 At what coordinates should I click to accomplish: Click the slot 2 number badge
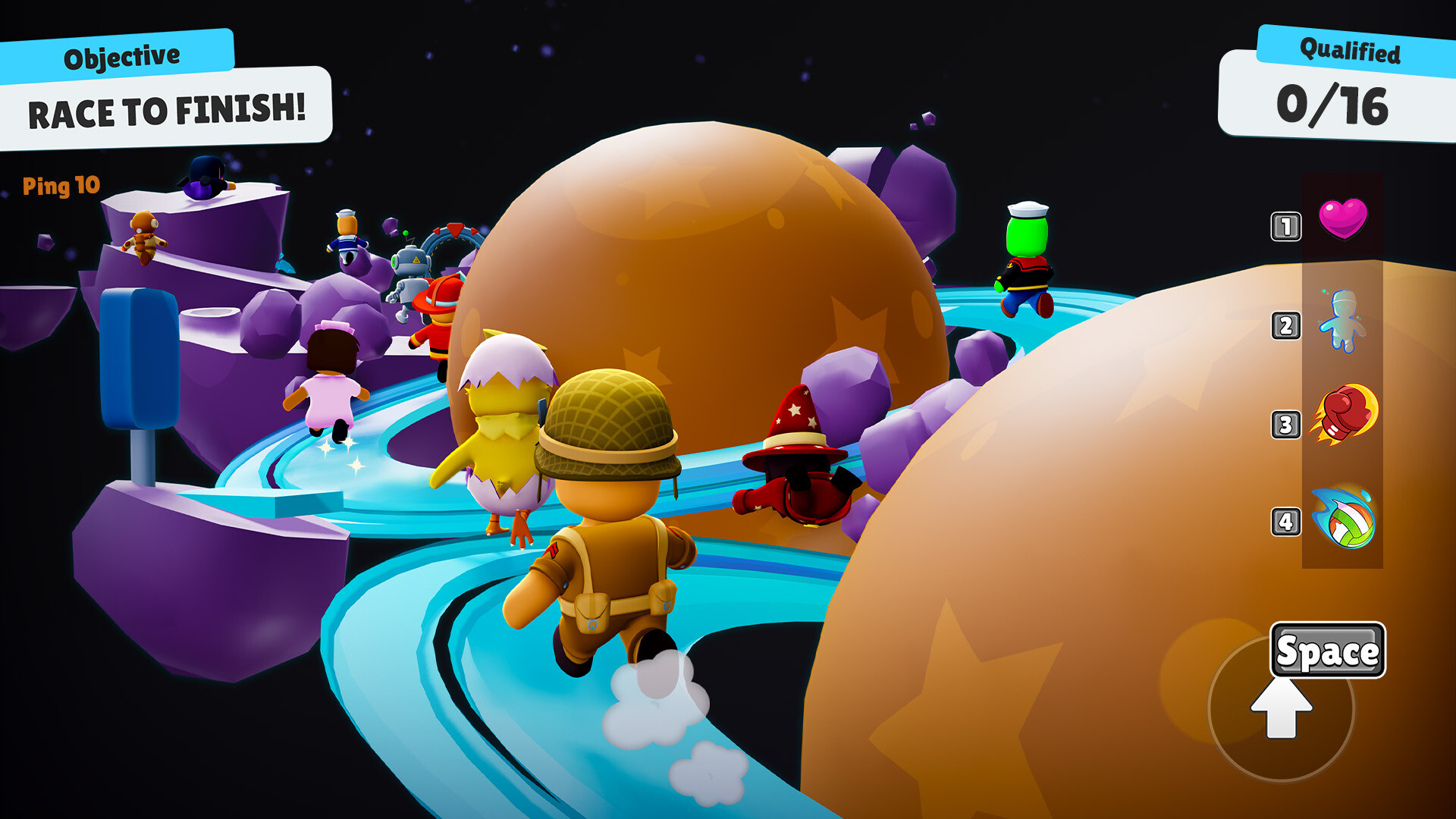pyautogui.click(x=1285, y=326)
